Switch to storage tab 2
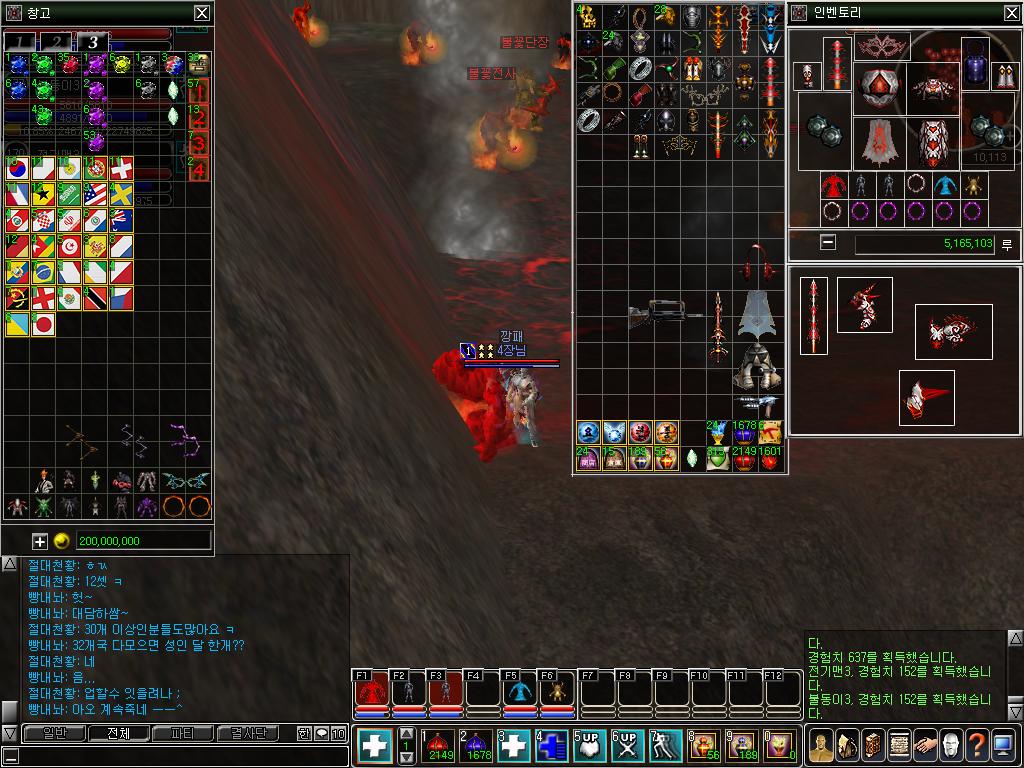The height and width of the screenshot is (768, 1024). click(56, 41)
